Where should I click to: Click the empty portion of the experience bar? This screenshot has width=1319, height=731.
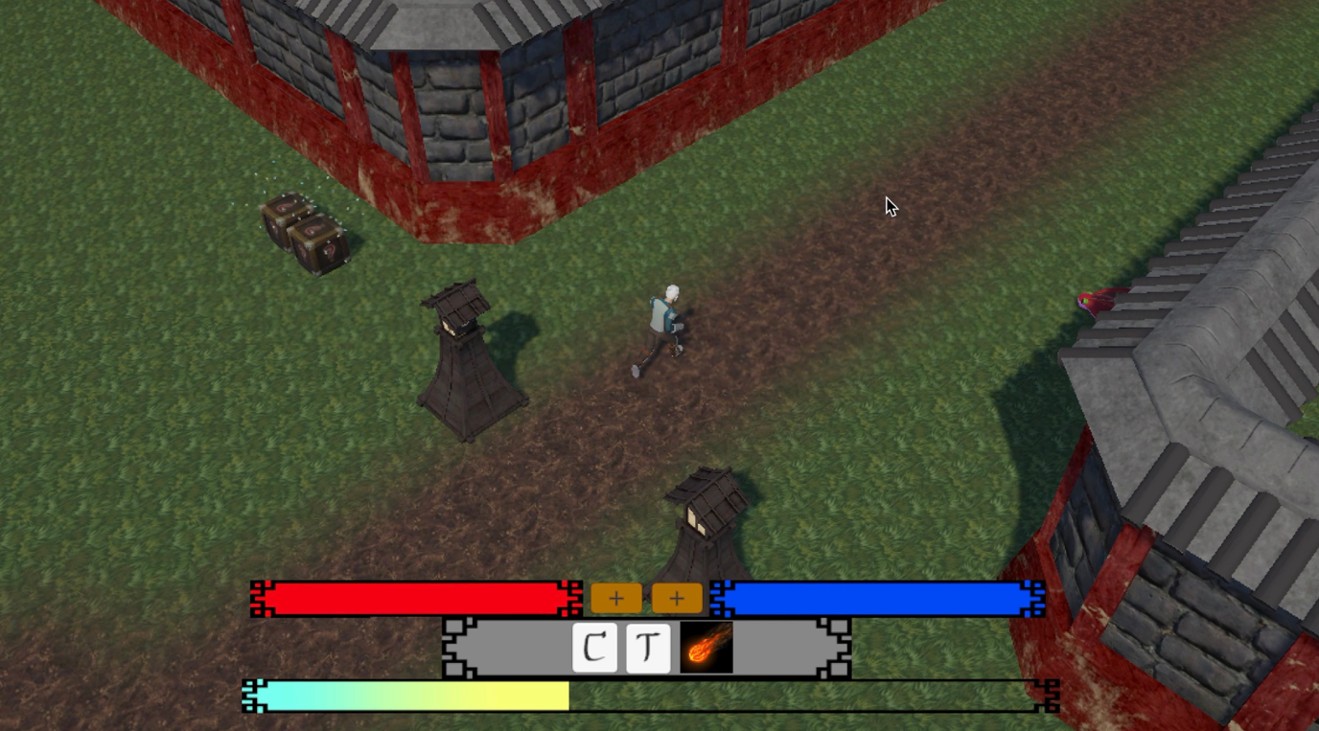click(x=800, y=695)
